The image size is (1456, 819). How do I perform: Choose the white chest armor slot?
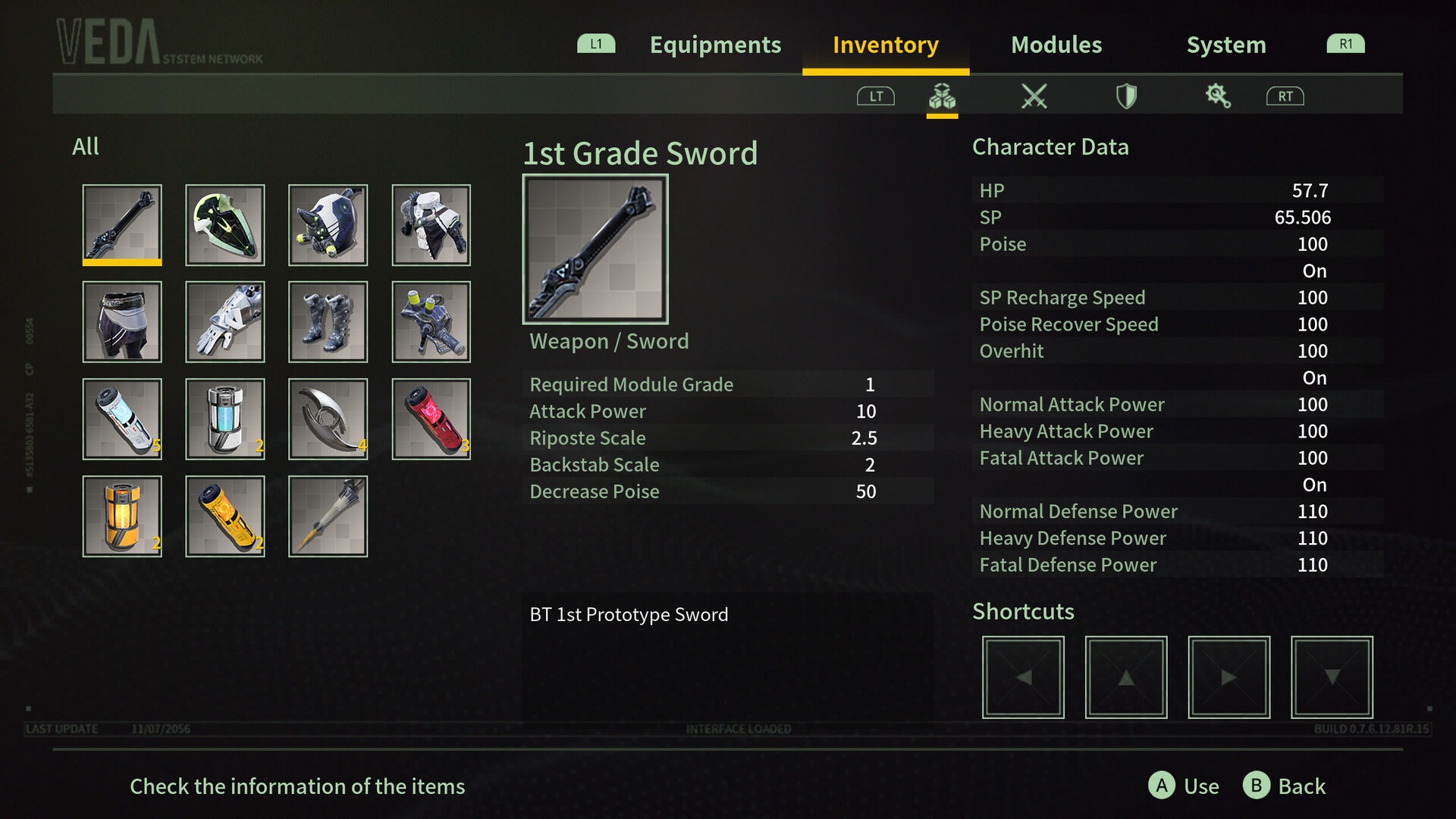(x=431, y=224)
